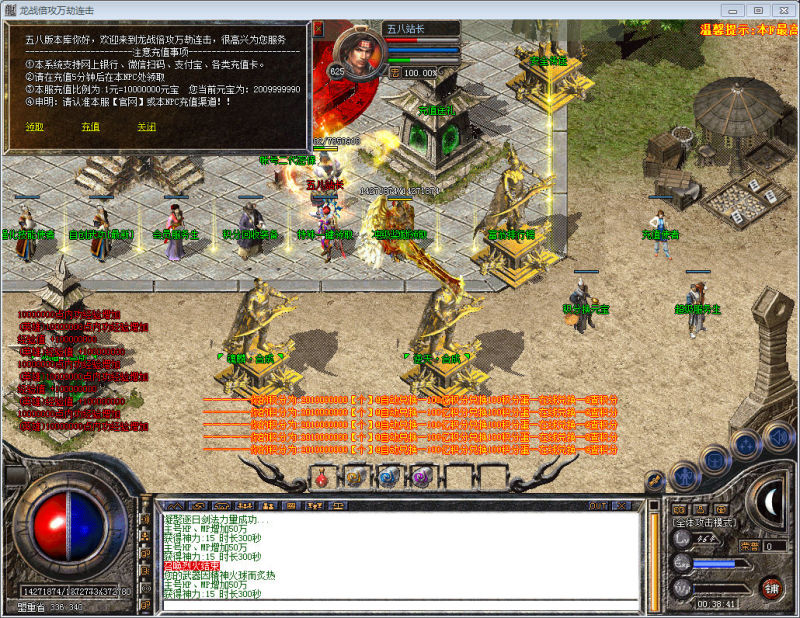Select 关闭 to dismiss the NPC dialog
Viewport: 800px width, 618px height.
(146, 127)
